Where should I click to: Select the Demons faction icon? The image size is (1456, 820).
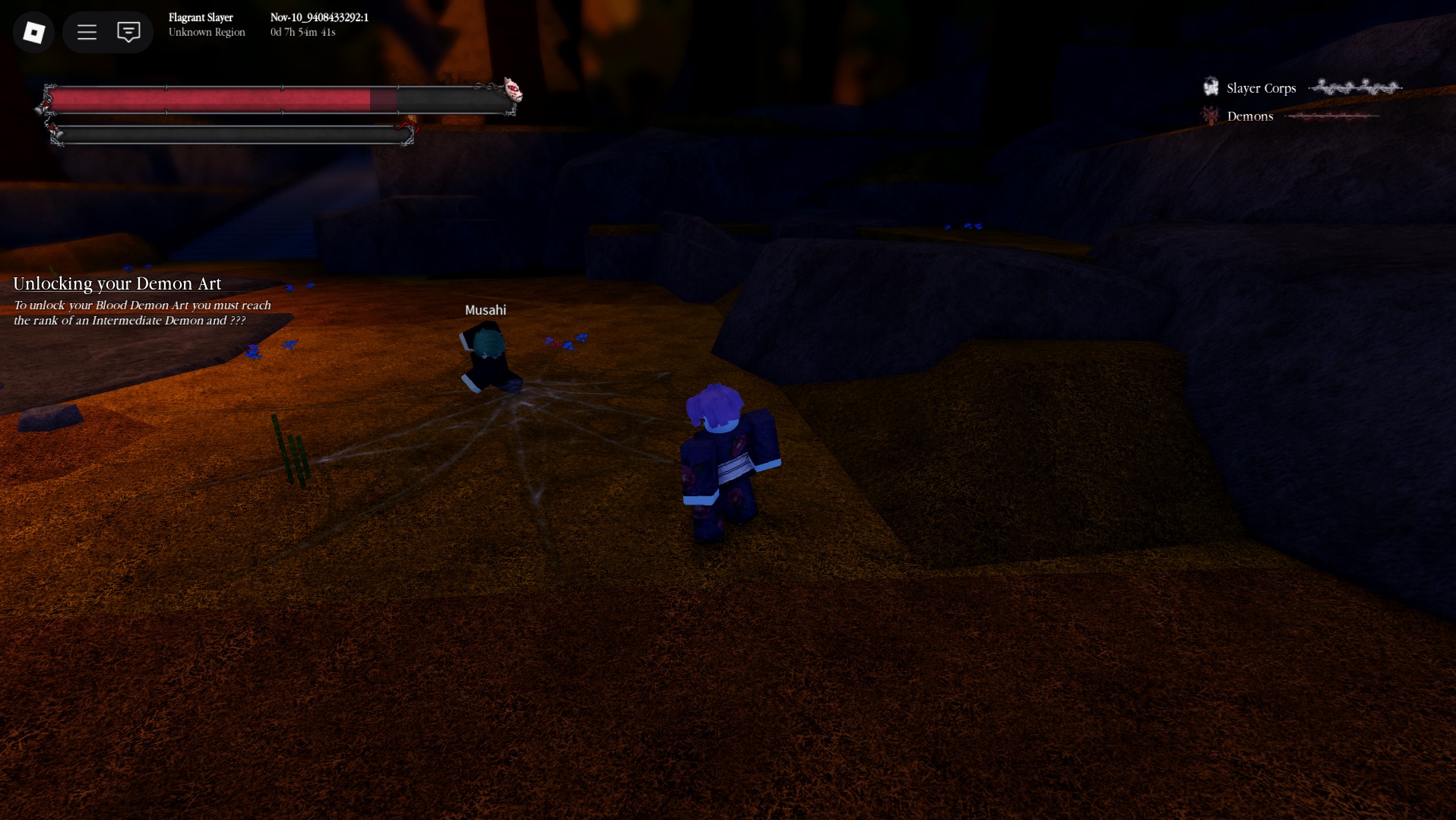(1210, 115)
